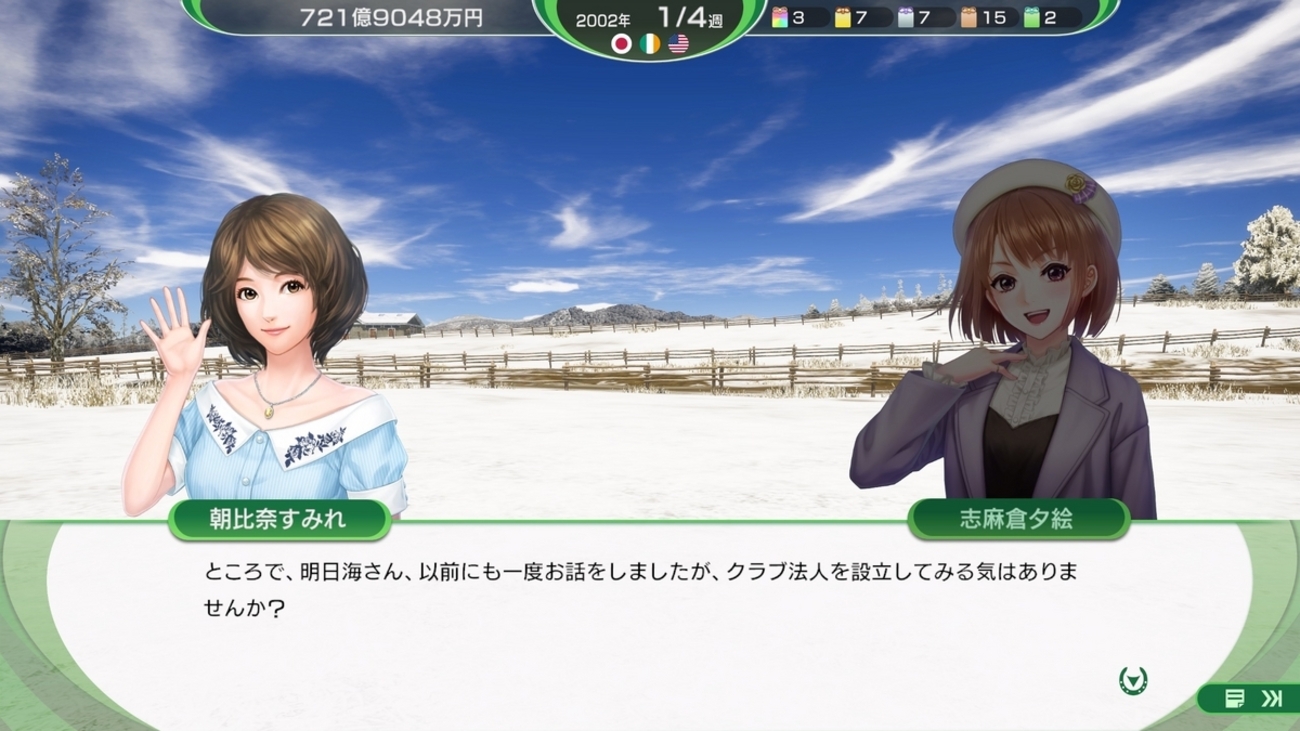
Task: Skip dialogue with the double-arrow icon
Action: click(x=1271, y=698)
